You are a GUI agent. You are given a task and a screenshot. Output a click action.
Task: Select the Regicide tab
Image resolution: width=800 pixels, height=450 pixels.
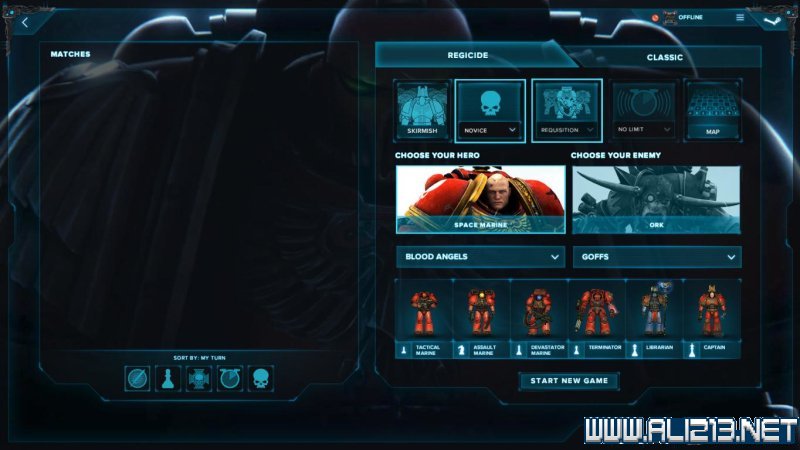[x=467, y=56]
